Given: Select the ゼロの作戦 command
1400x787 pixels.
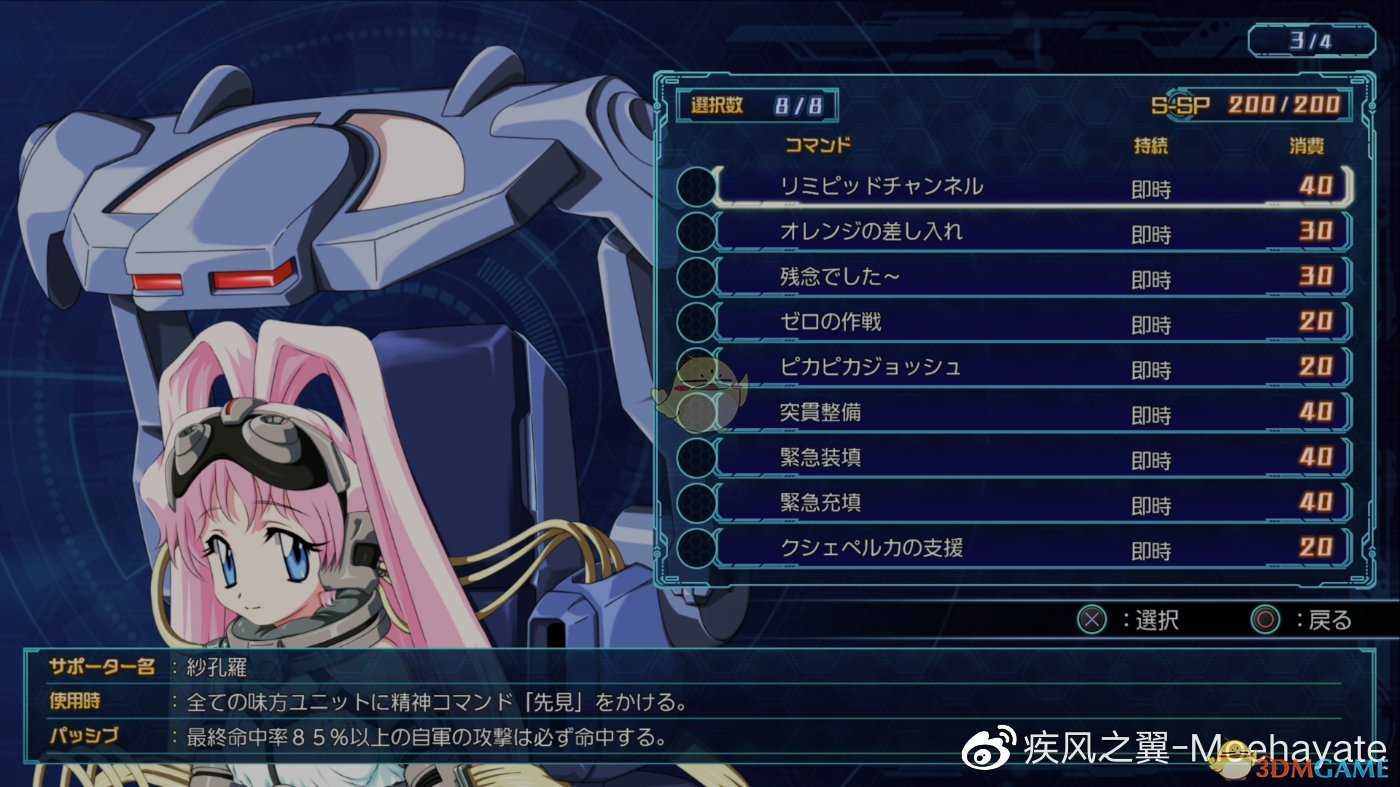Looking at the screenshot, I should (x=830, y=323).
